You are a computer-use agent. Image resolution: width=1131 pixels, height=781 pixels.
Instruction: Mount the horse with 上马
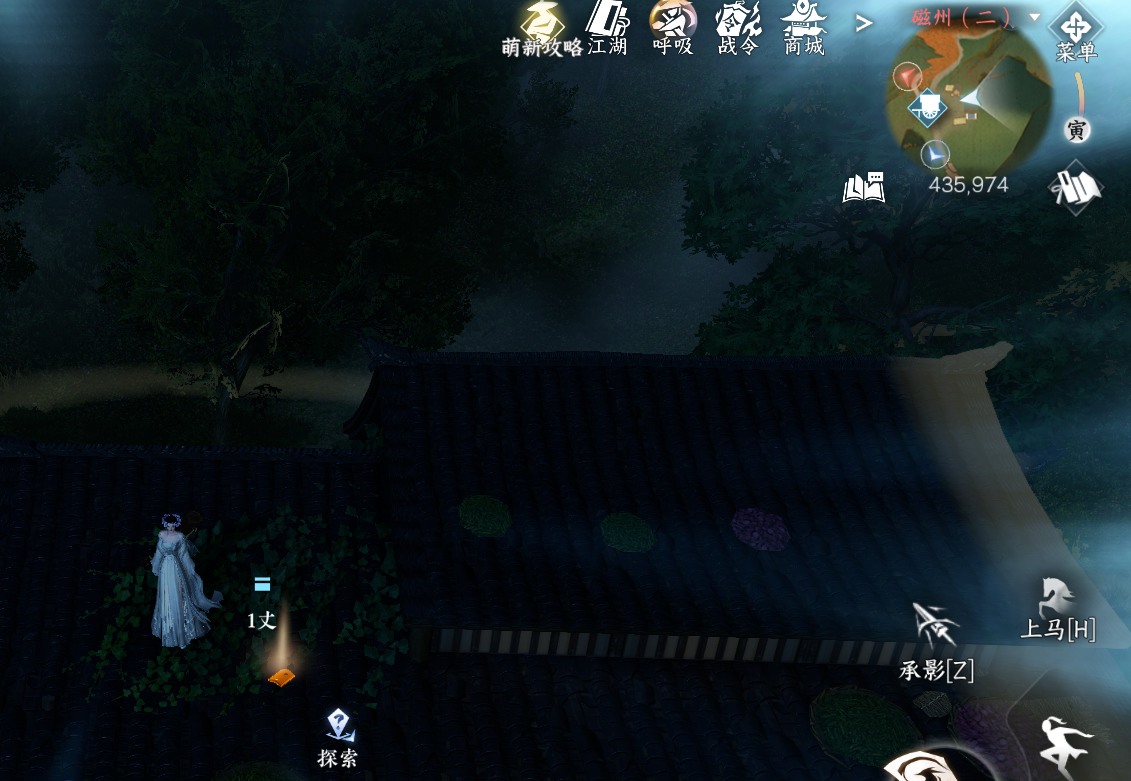(1057, 608)
